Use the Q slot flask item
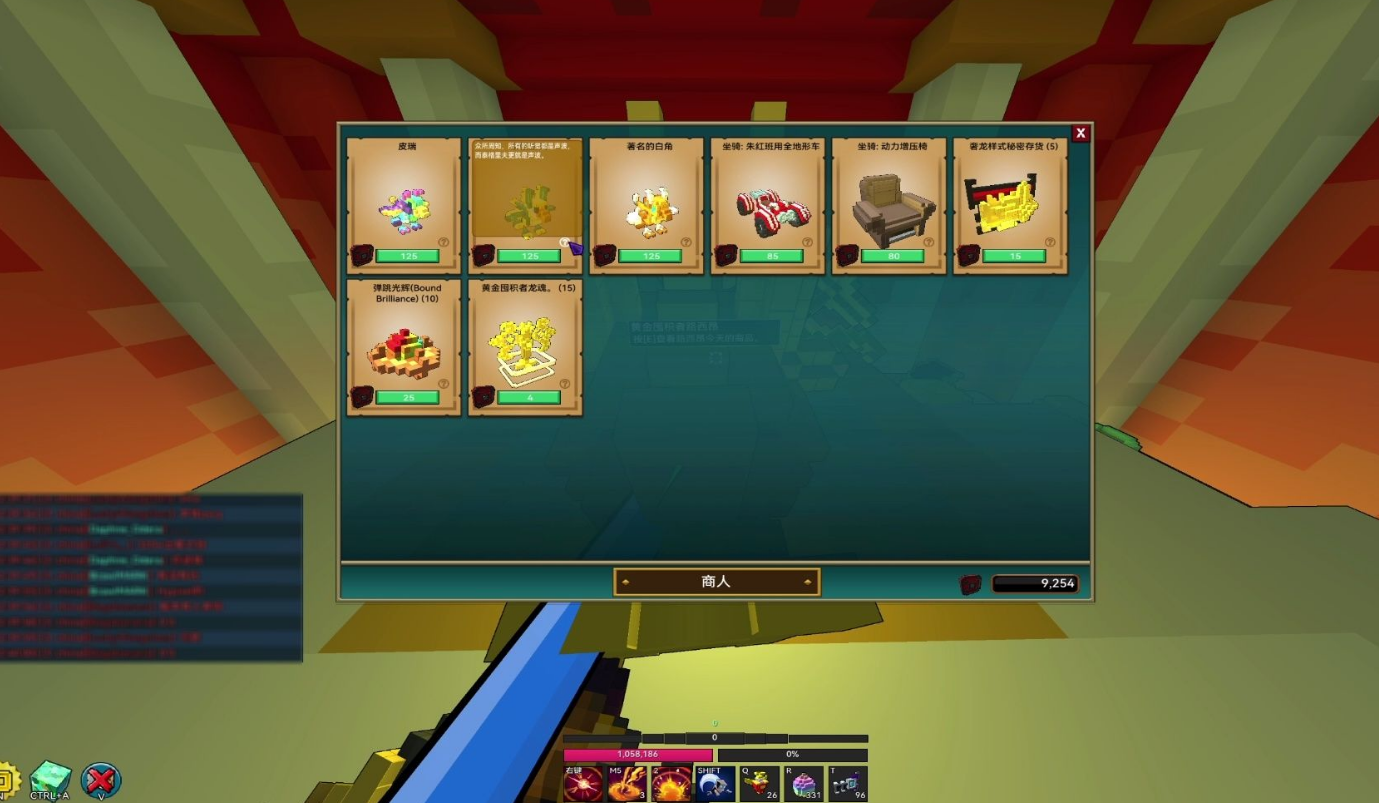1379x803 pixels. coord(760,783)
